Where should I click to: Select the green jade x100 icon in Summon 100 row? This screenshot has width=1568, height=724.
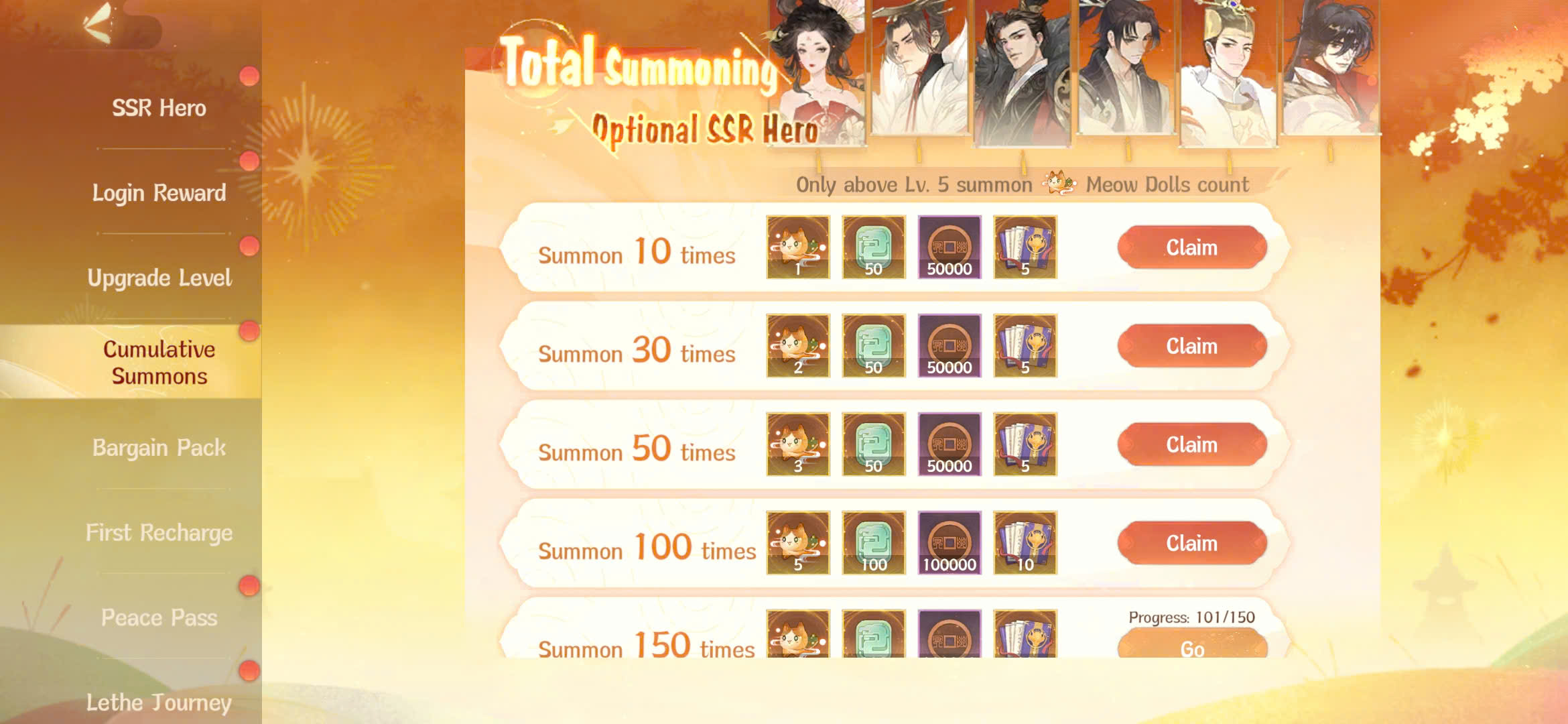[x=872, y=543]
